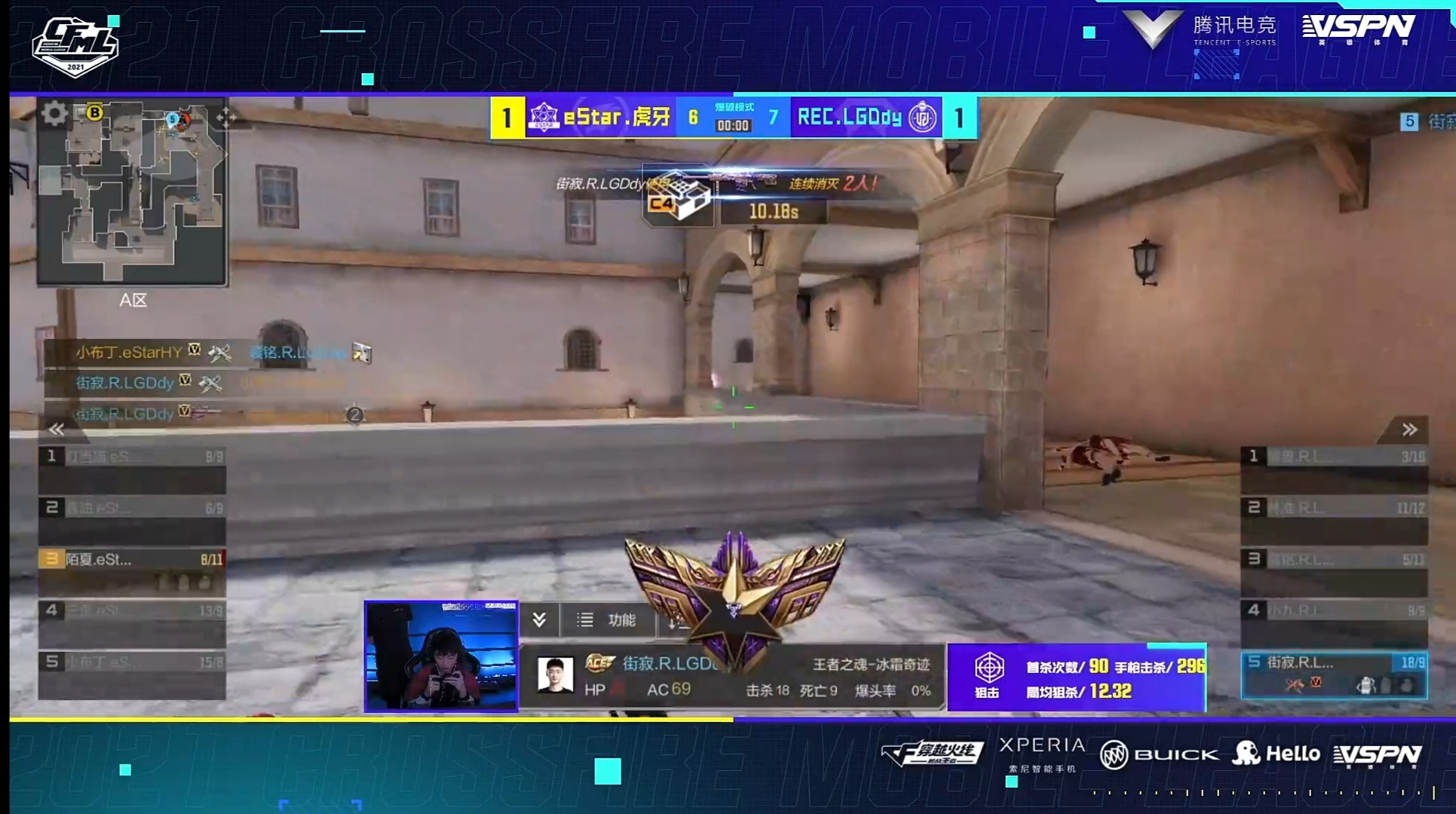The image size is (1456, 814).
Task: Click the player portrait in the info bar
Action: (555, 675)
